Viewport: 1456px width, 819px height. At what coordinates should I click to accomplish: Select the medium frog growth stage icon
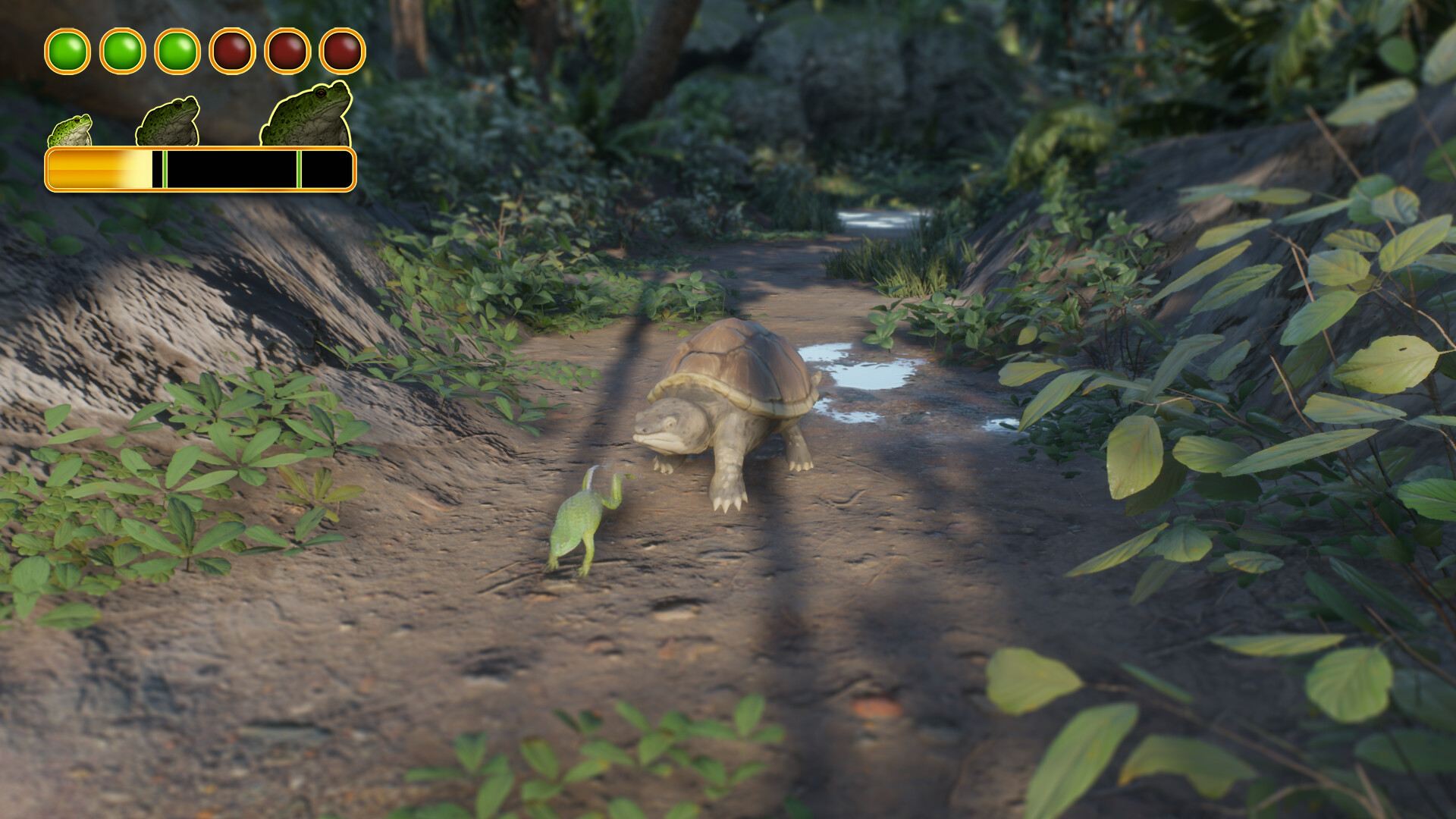(168, 121)
